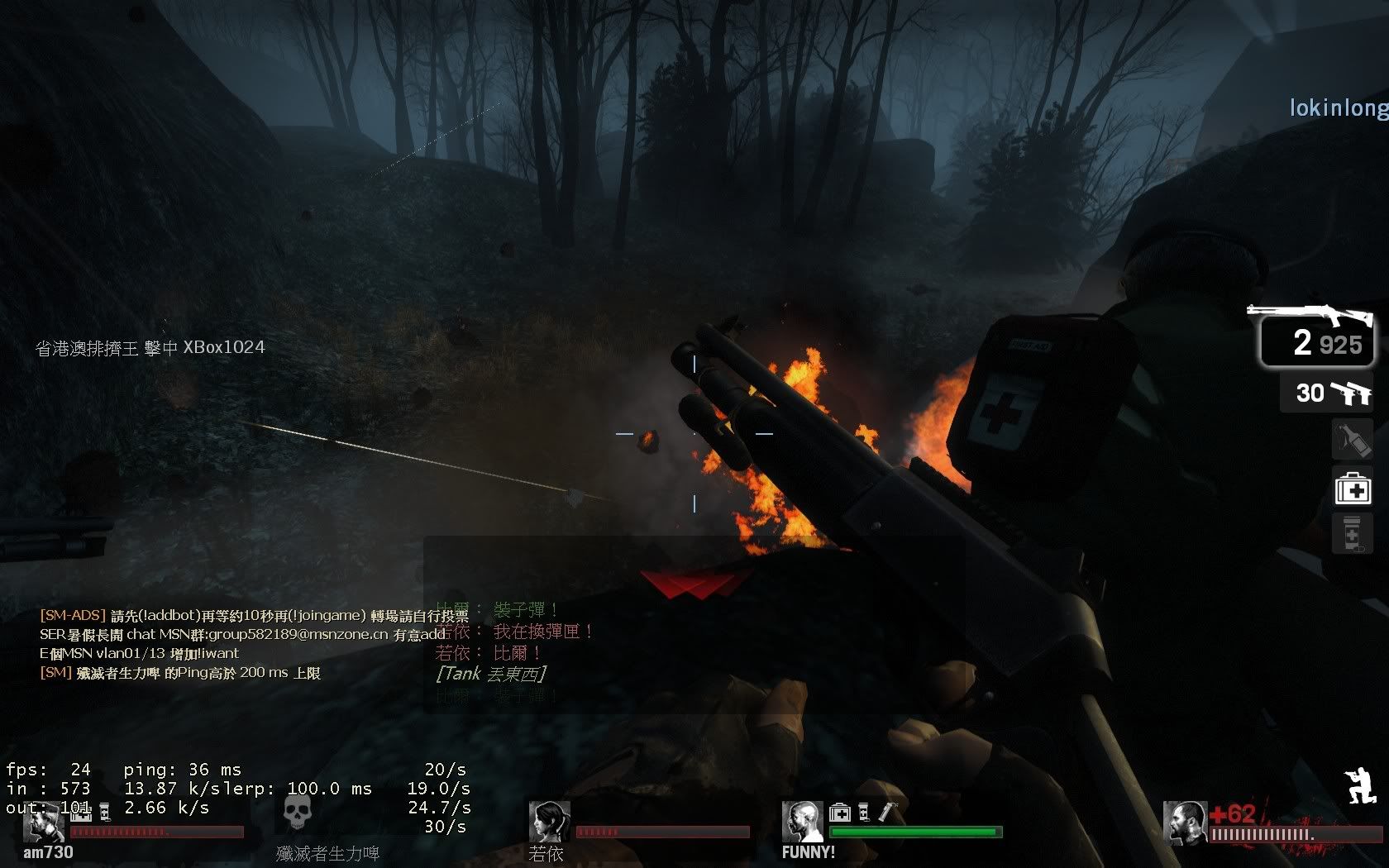Choose the molotov cocktail slot
The height and width of the screenshot is (868, 1389).
(1353, 440)
